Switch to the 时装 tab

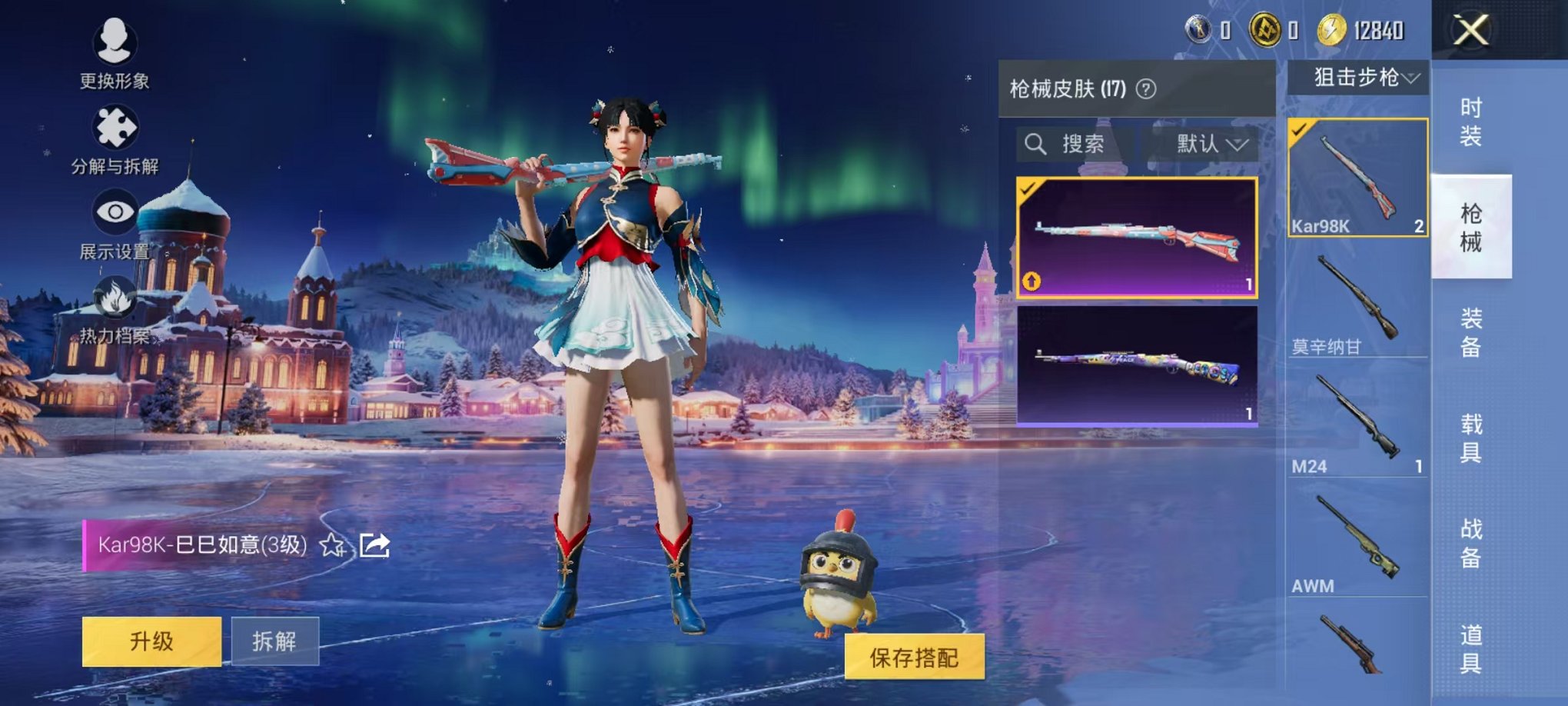coord(1471,122)
